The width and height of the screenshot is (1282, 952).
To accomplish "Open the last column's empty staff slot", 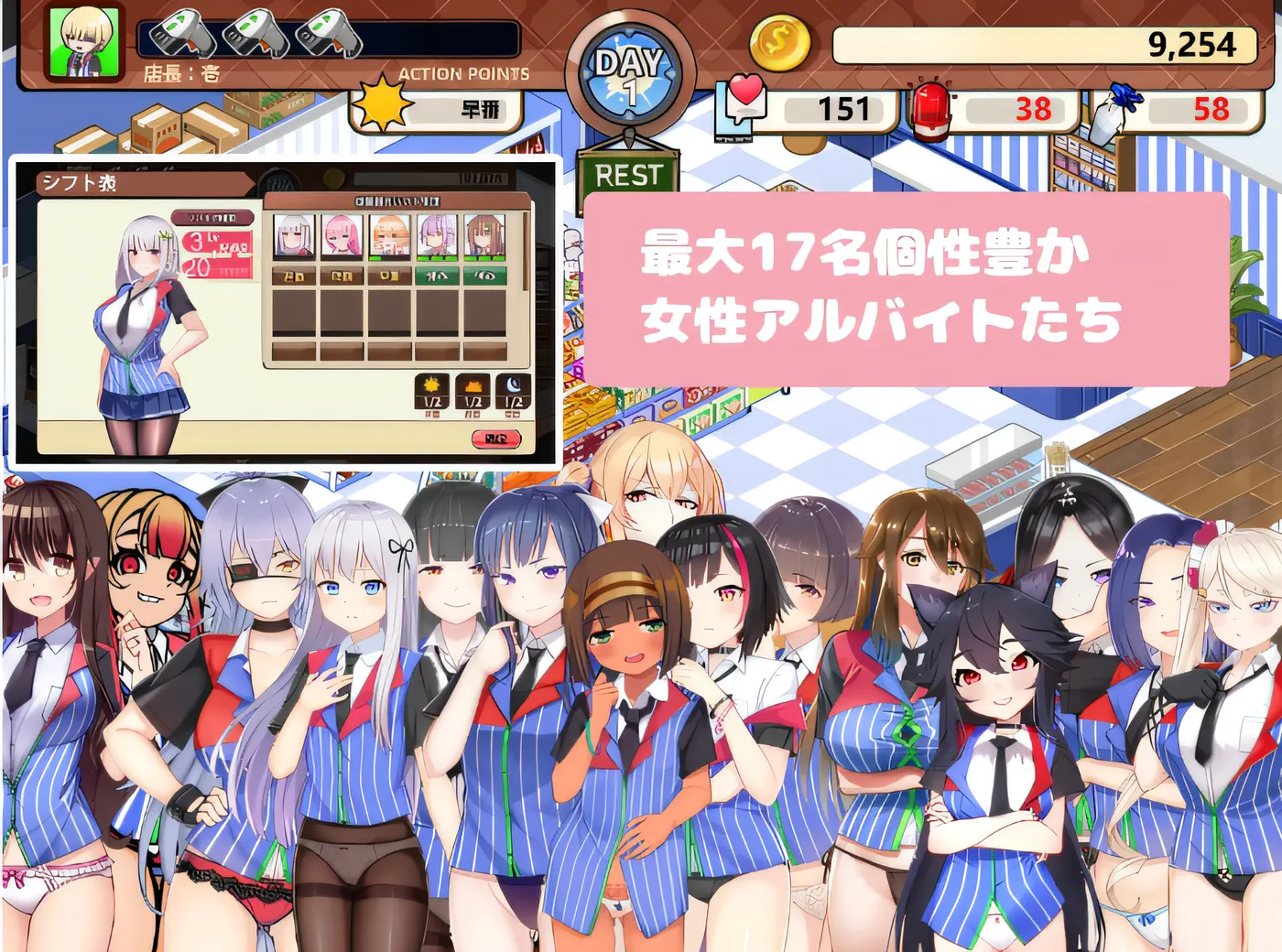I will point(485,311).
